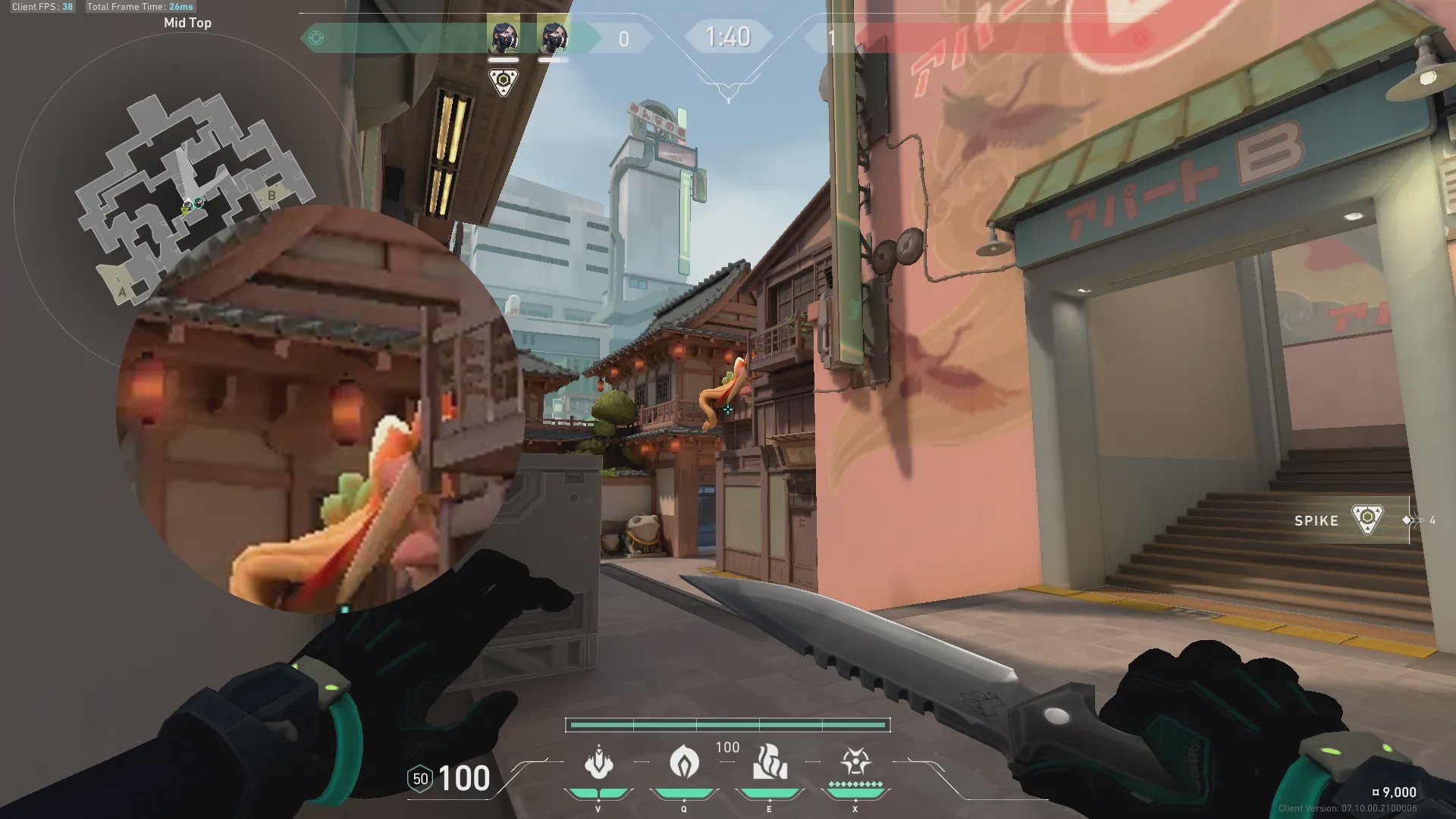Select the agent portrait carrying the spike
The image size is (1456, 819).
coord(504,38)
